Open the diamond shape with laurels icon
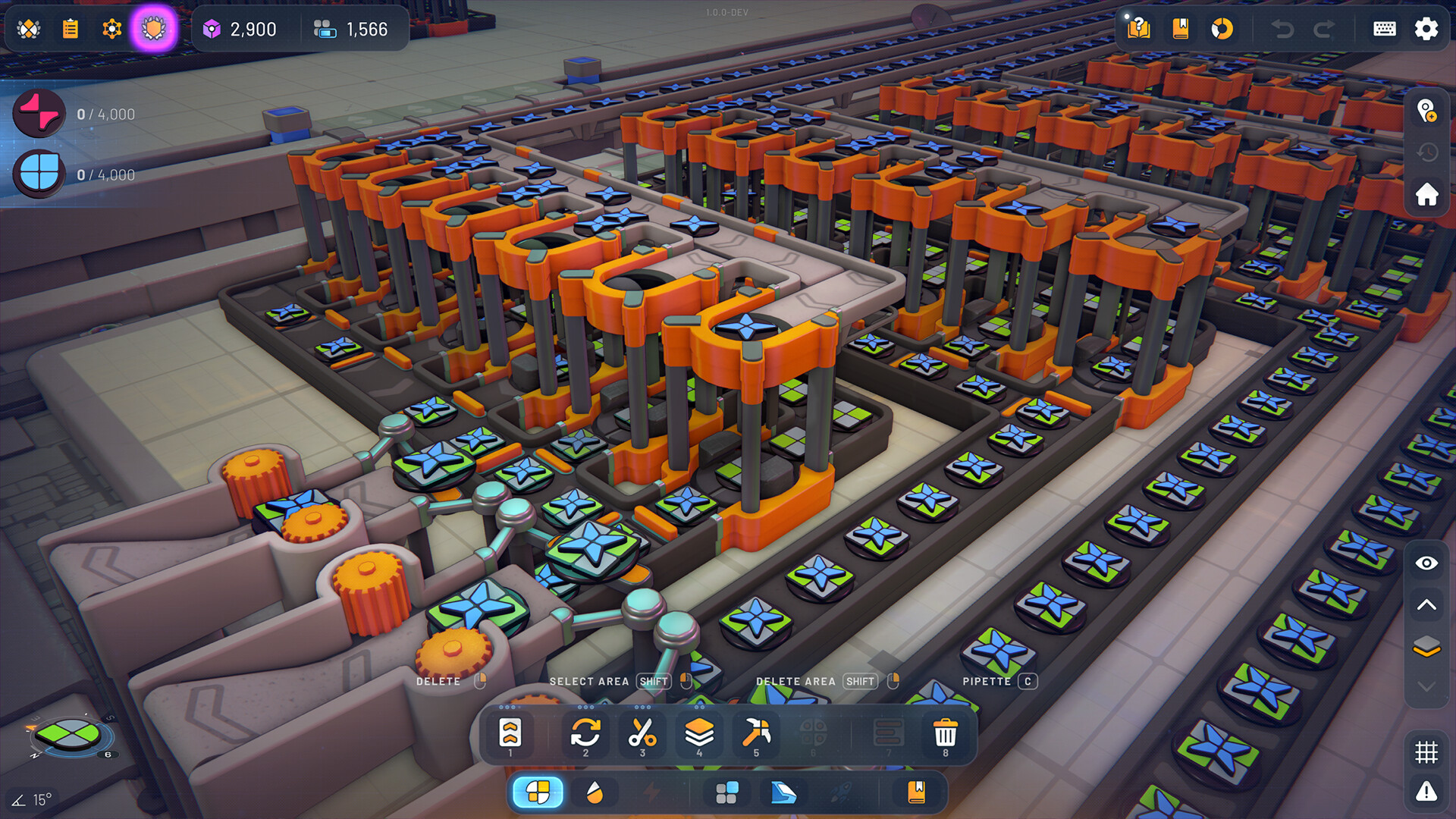Image resolution: width=1456 pixels, height=819 pixels. click(29, 29)
